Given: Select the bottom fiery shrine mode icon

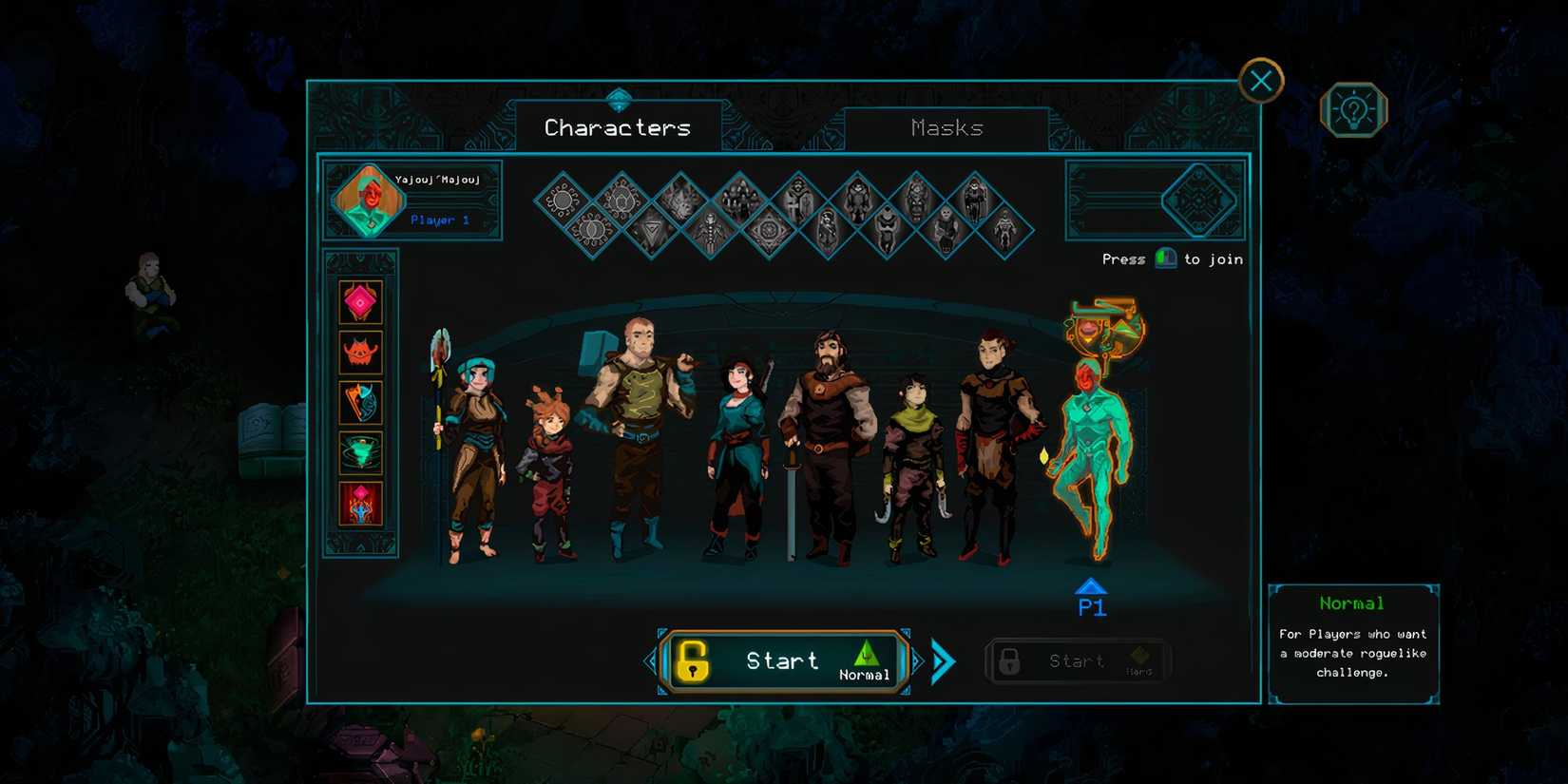Looking at the screenshot, I should pyautogui.click(x=359, y=502).
